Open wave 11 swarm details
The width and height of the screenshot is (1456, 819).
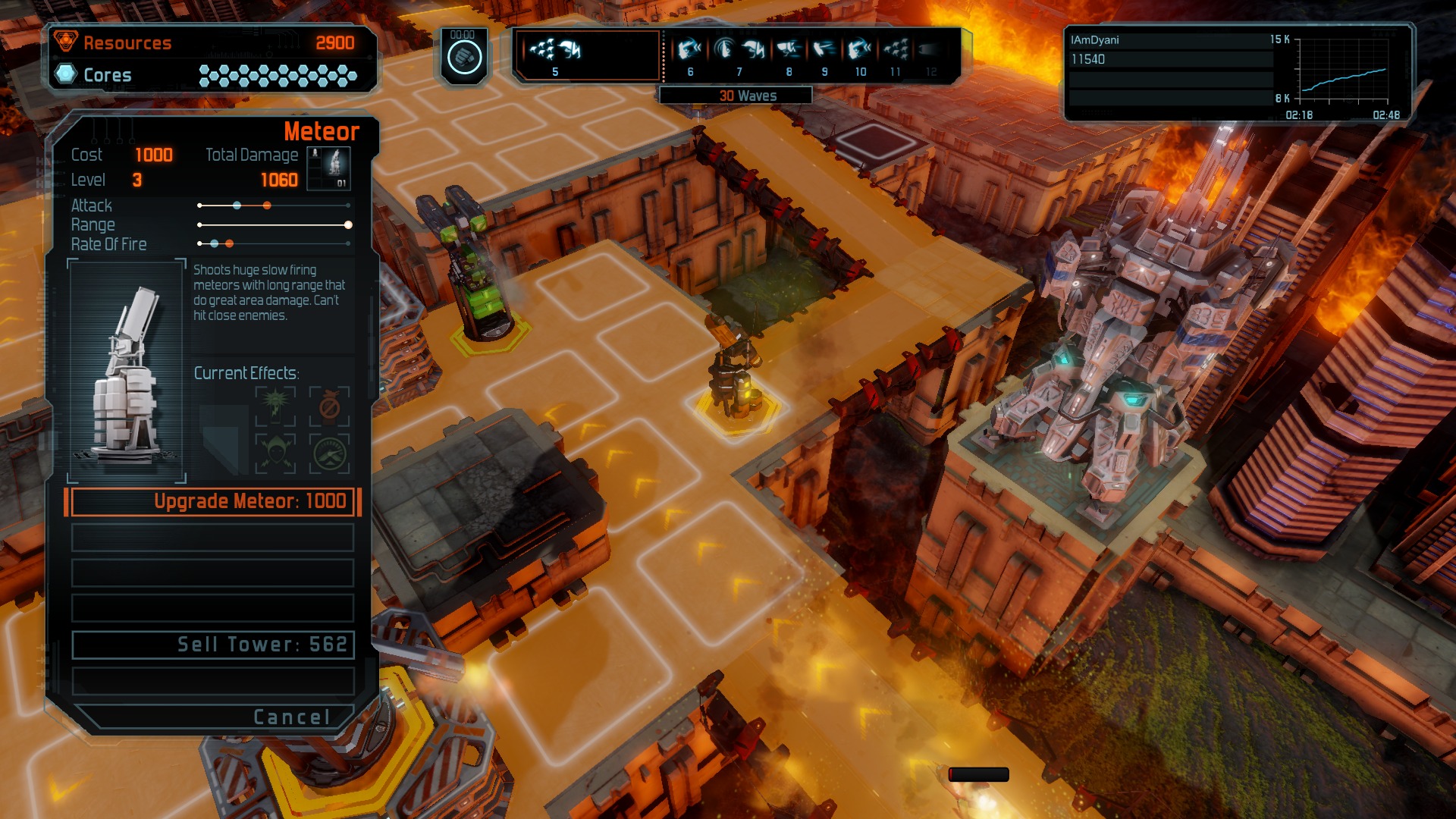[896, 50]
